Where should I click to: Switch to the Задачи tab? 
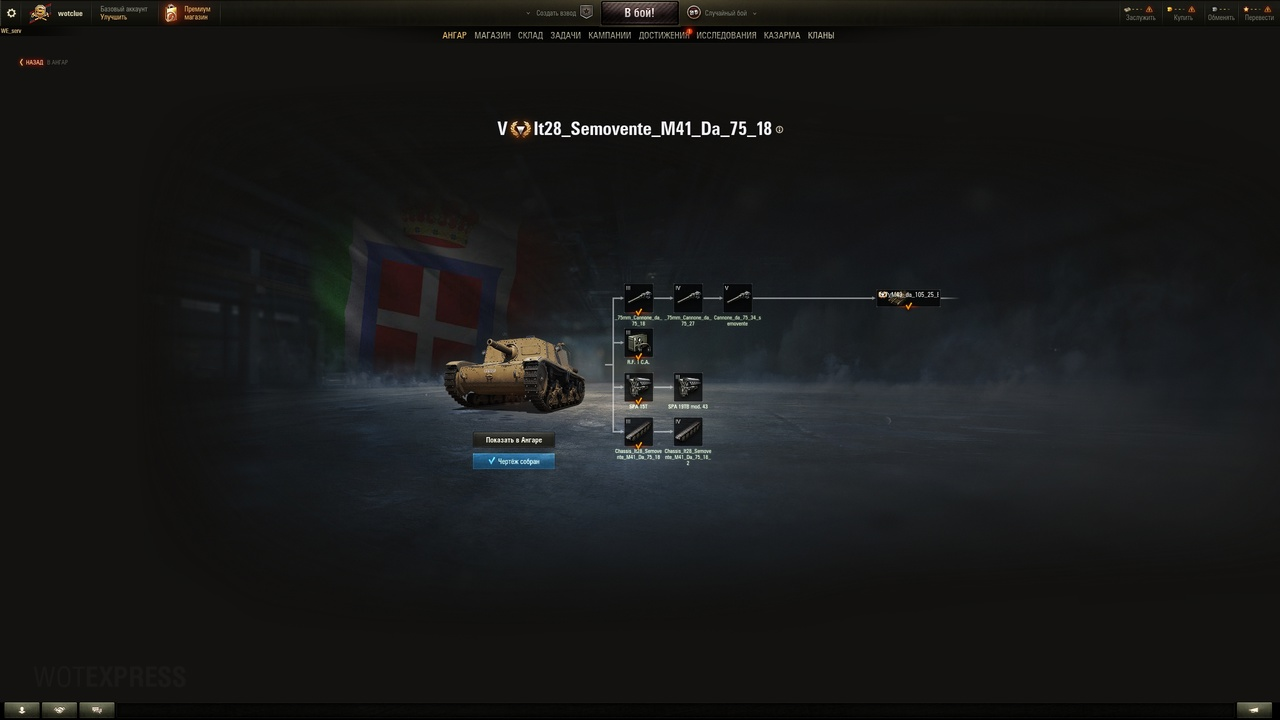pyautogui.click(x=565, y=35)
